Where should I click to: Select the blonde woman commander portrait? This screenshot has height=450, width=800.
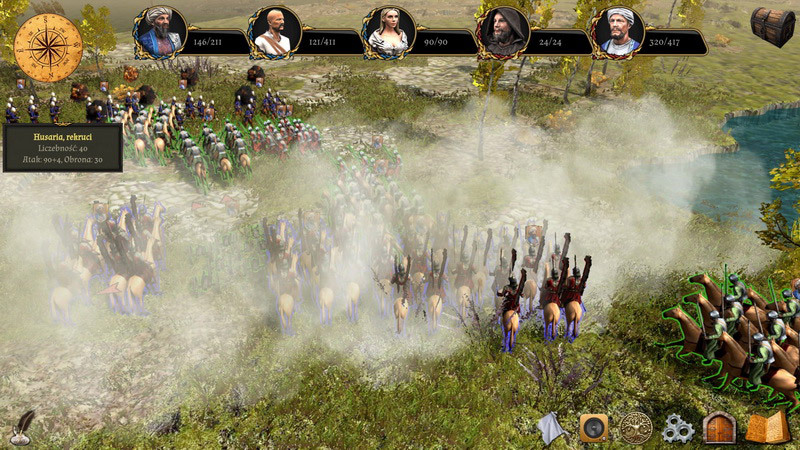tap(388, 33)
